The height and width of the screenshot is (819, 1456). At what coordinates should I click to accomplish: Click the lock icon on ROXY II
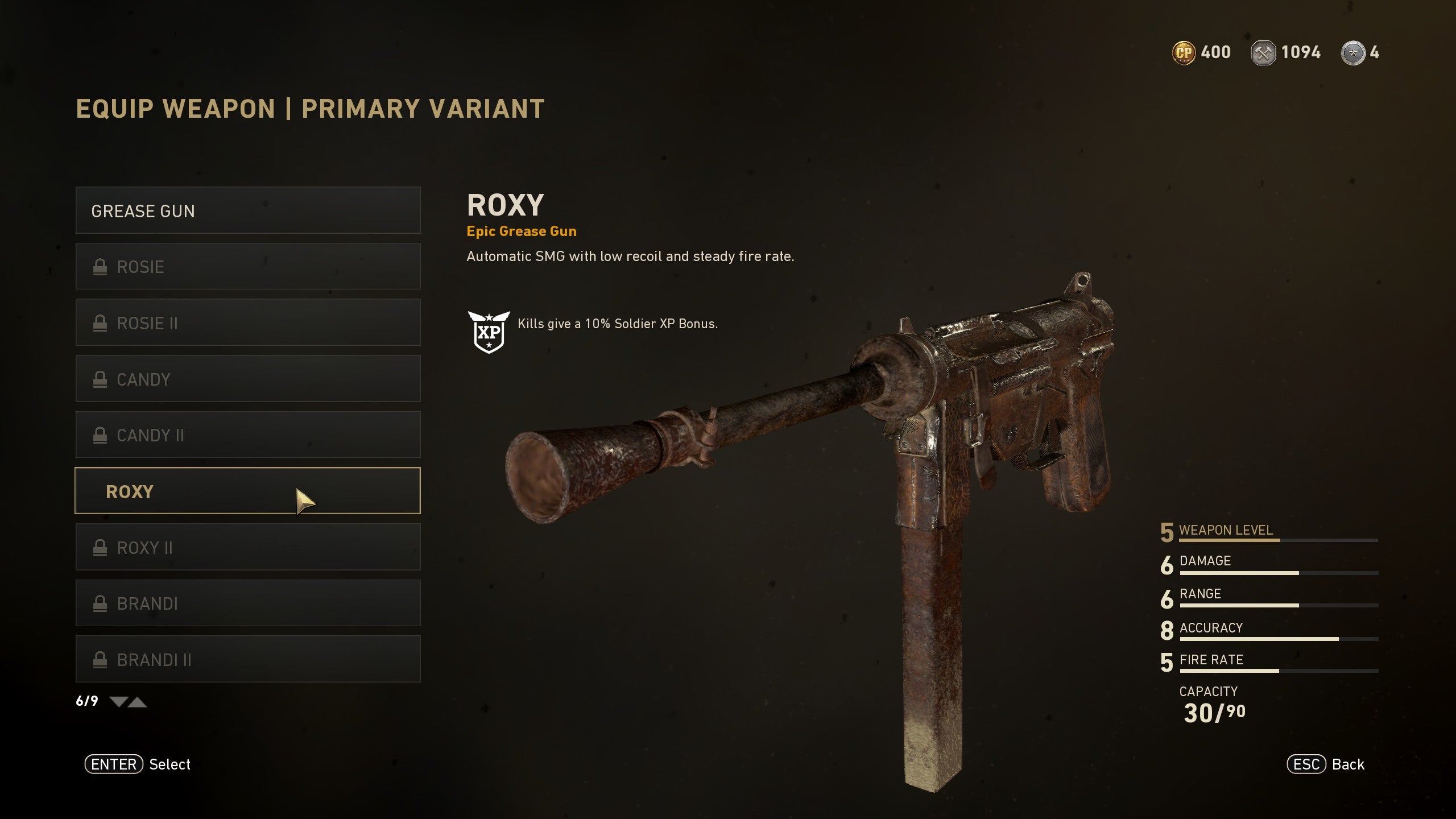(x=101, y=547)
